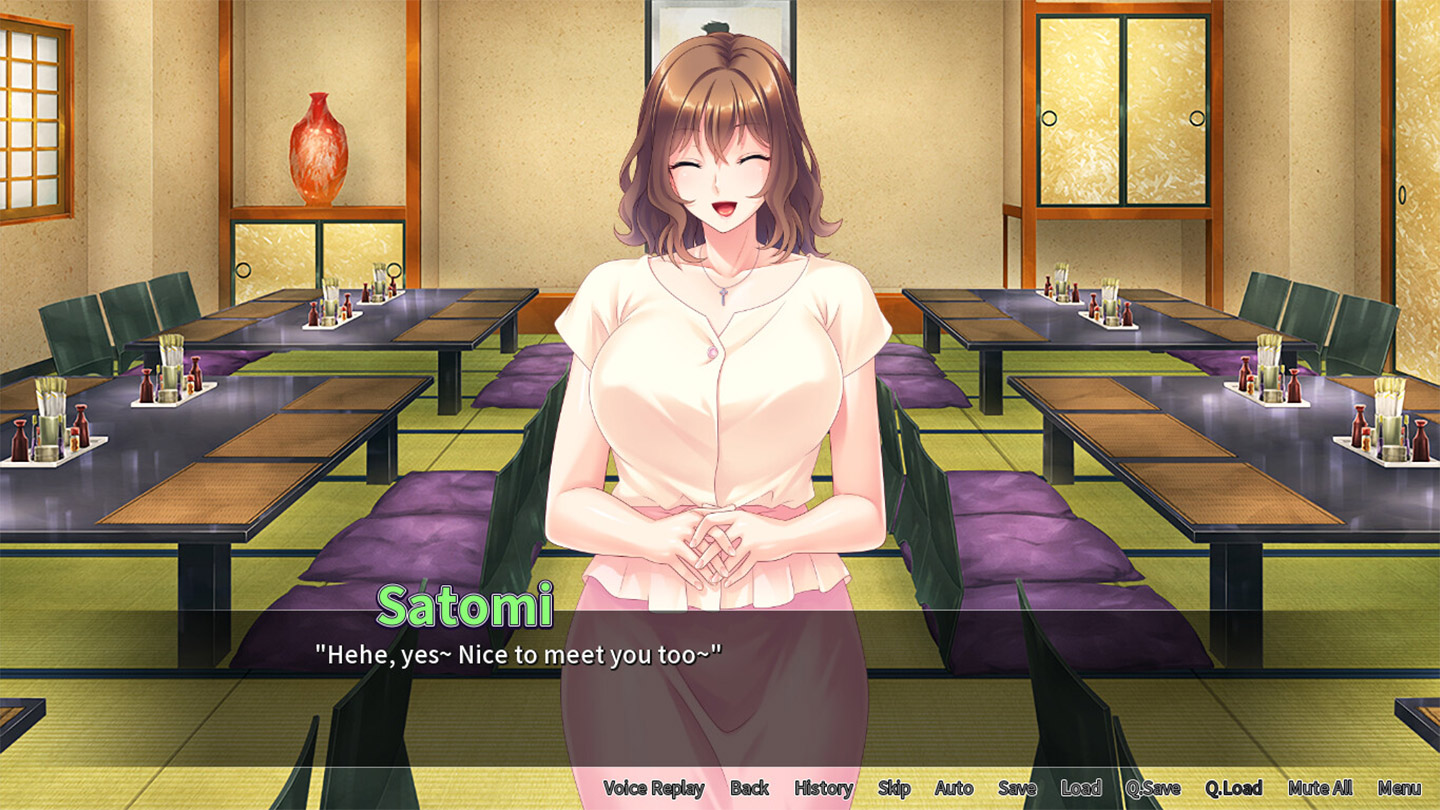The width and height of the screenshot is (1440, 810).
Task: Quick save with Q.Save
Action: [x=1152, y=788]
